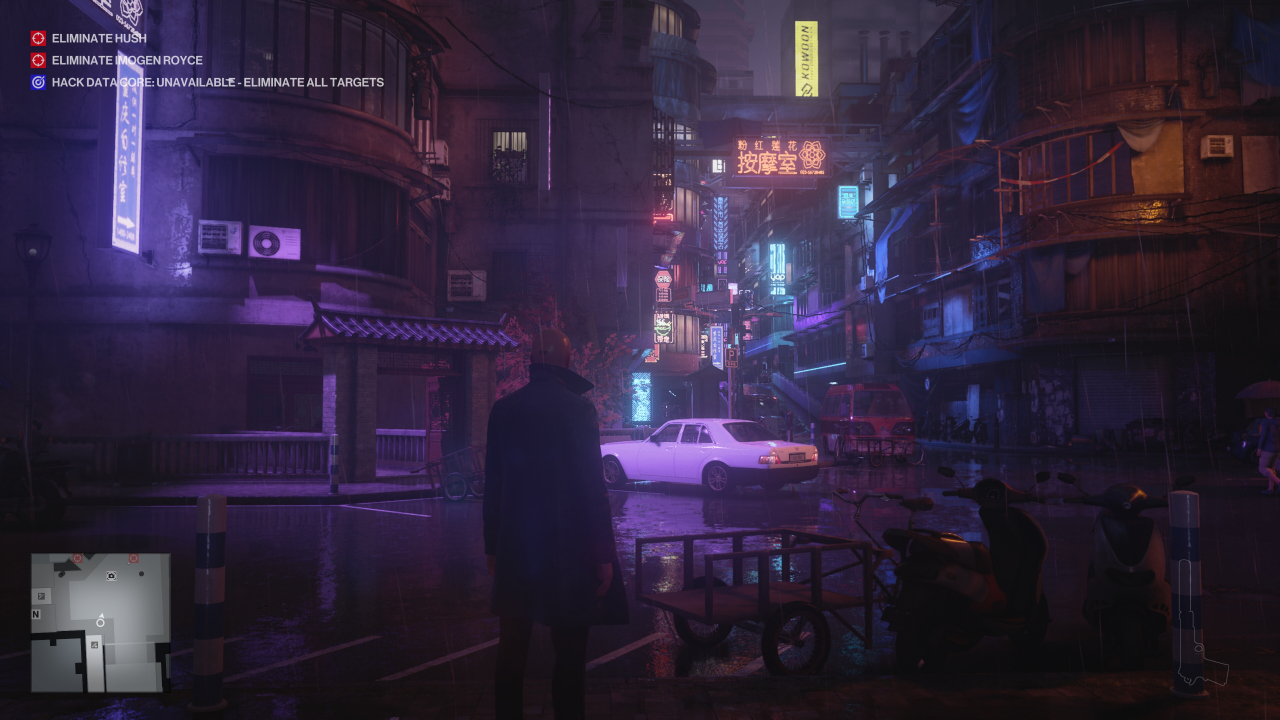Select the security camera icon on the minimap
This screenshot has width=1280, height=720.
111,576
